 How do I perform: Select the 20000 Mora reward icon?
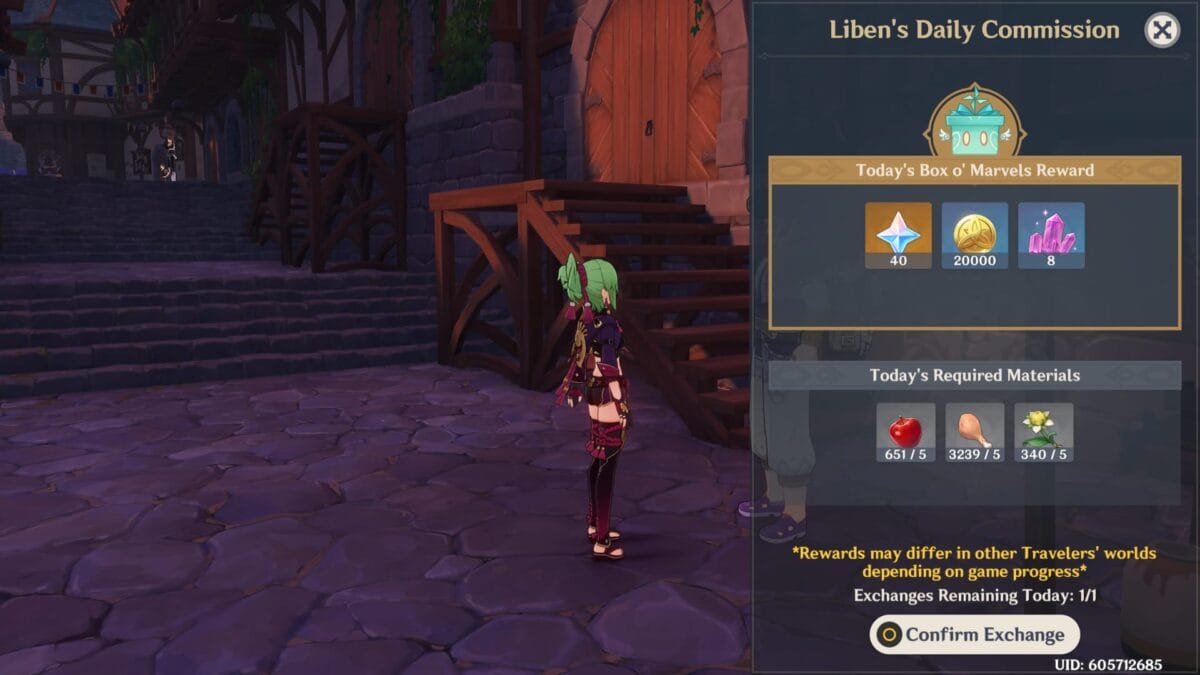pyautogui.click(x=974, y=234)
